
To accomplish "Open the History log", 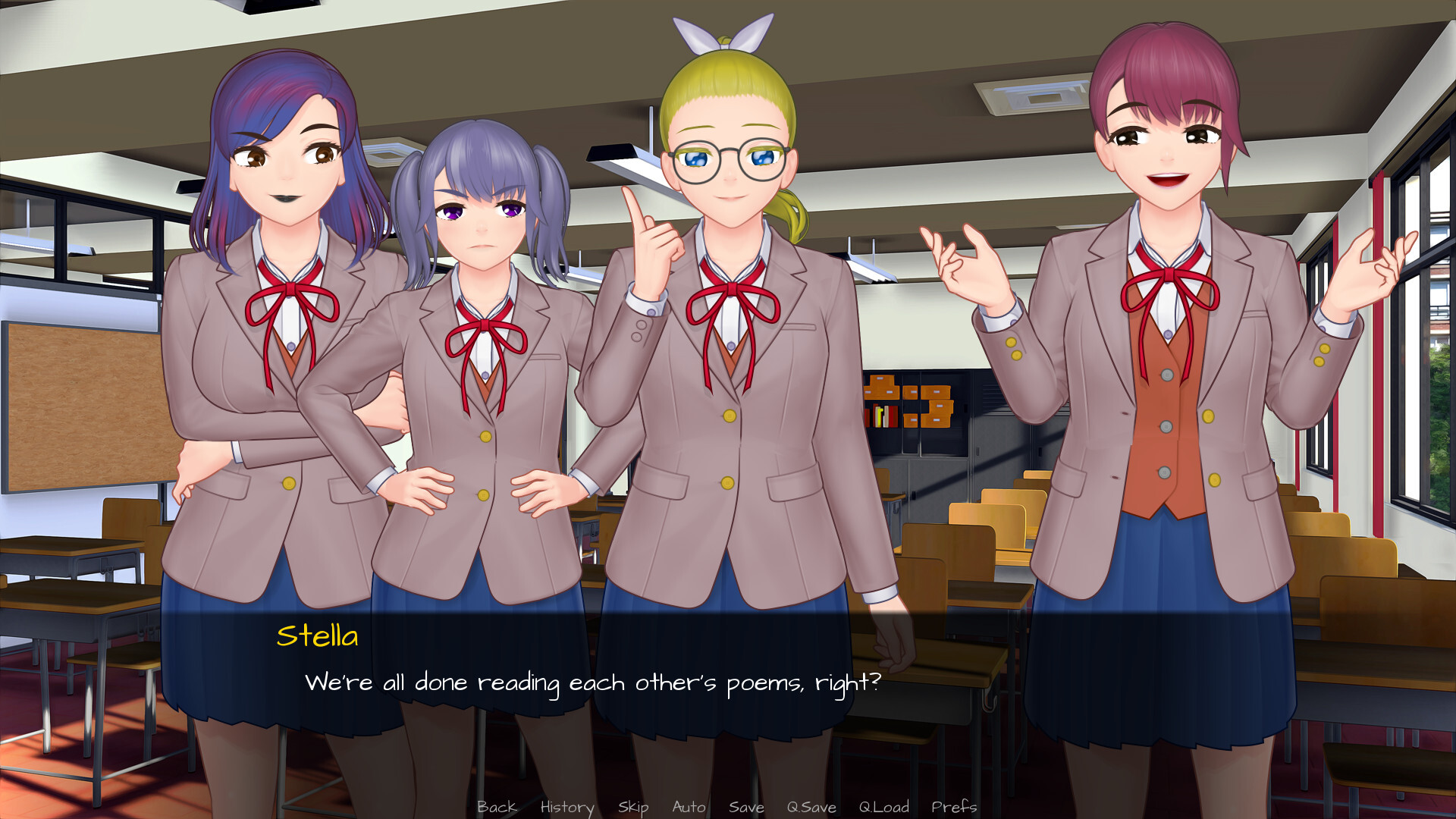I will [566, 807].
